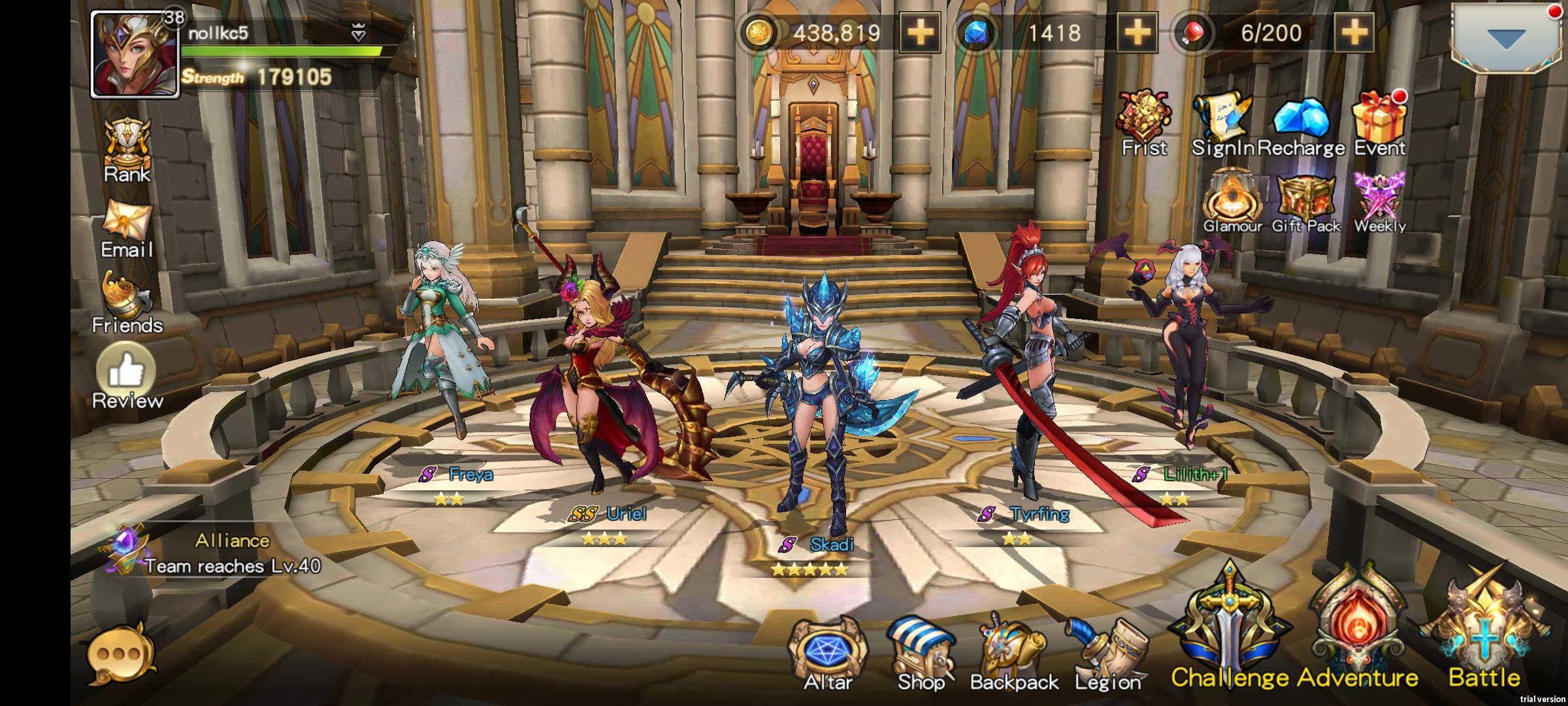Viewport: 1568px width, 706px height.
Task: Open the Recharge store
Action: click(1302, 118)
